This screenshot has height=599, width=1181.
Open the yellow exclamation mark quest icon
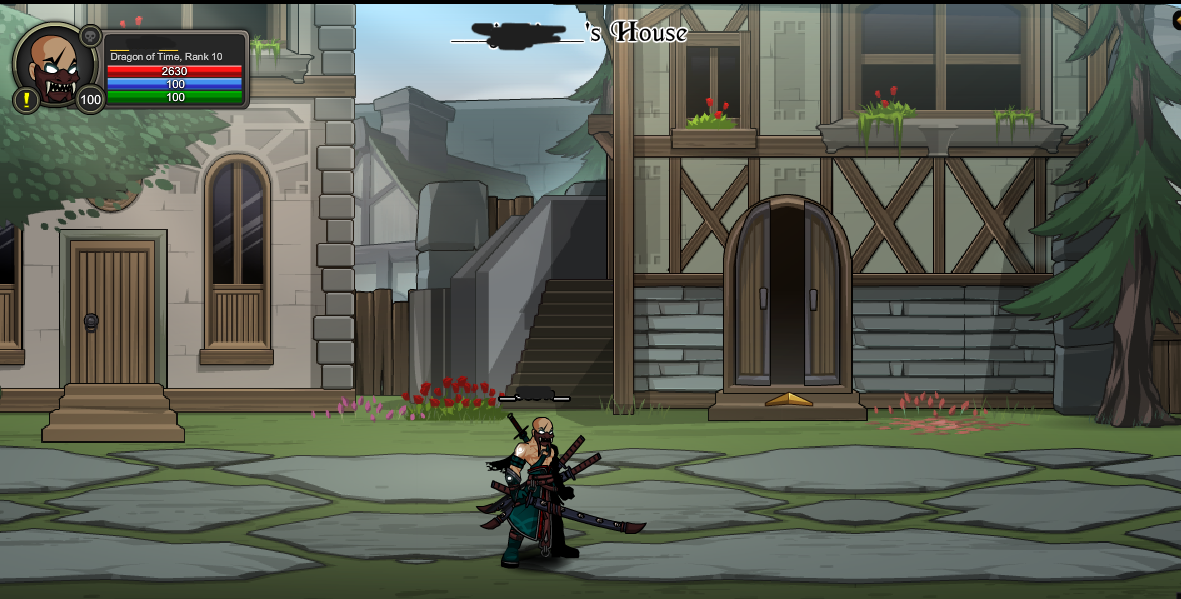coord(26,99)
